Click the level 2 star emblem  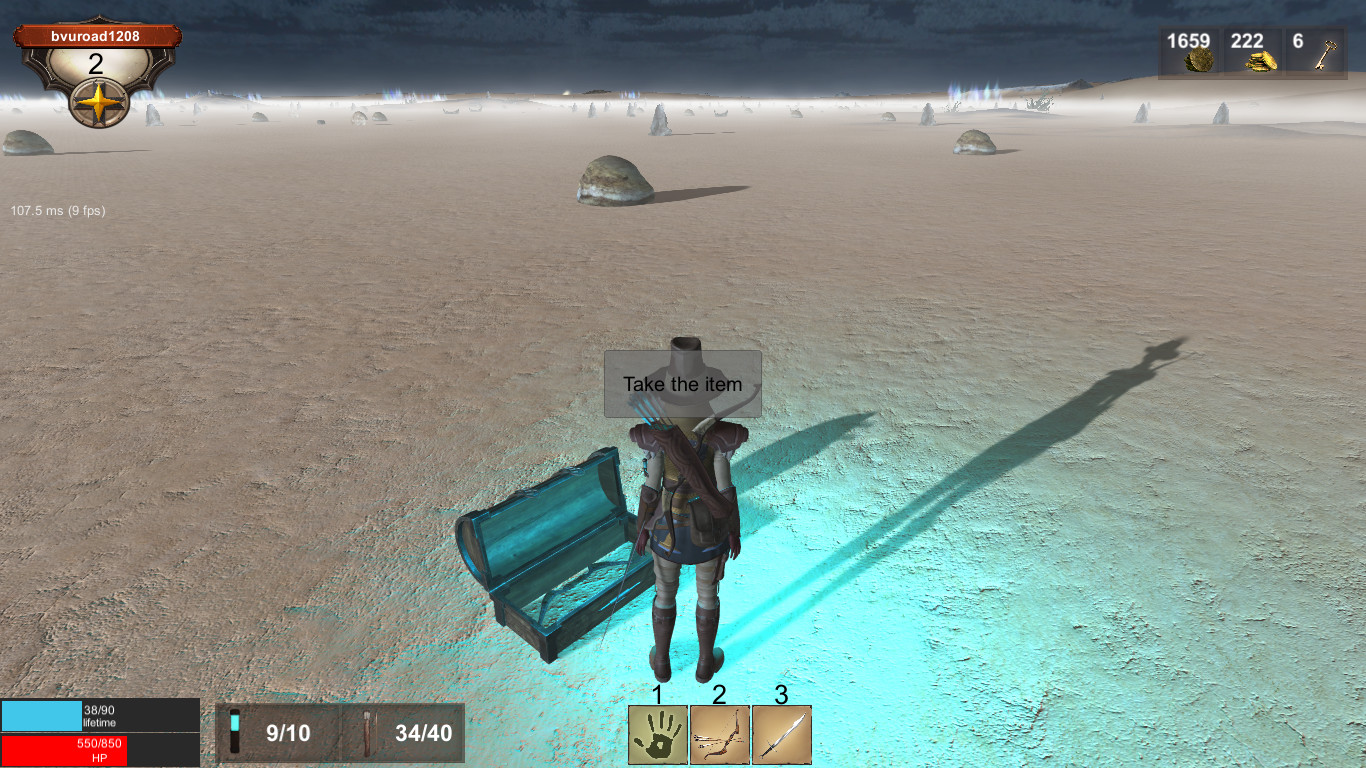click(97, 100)
